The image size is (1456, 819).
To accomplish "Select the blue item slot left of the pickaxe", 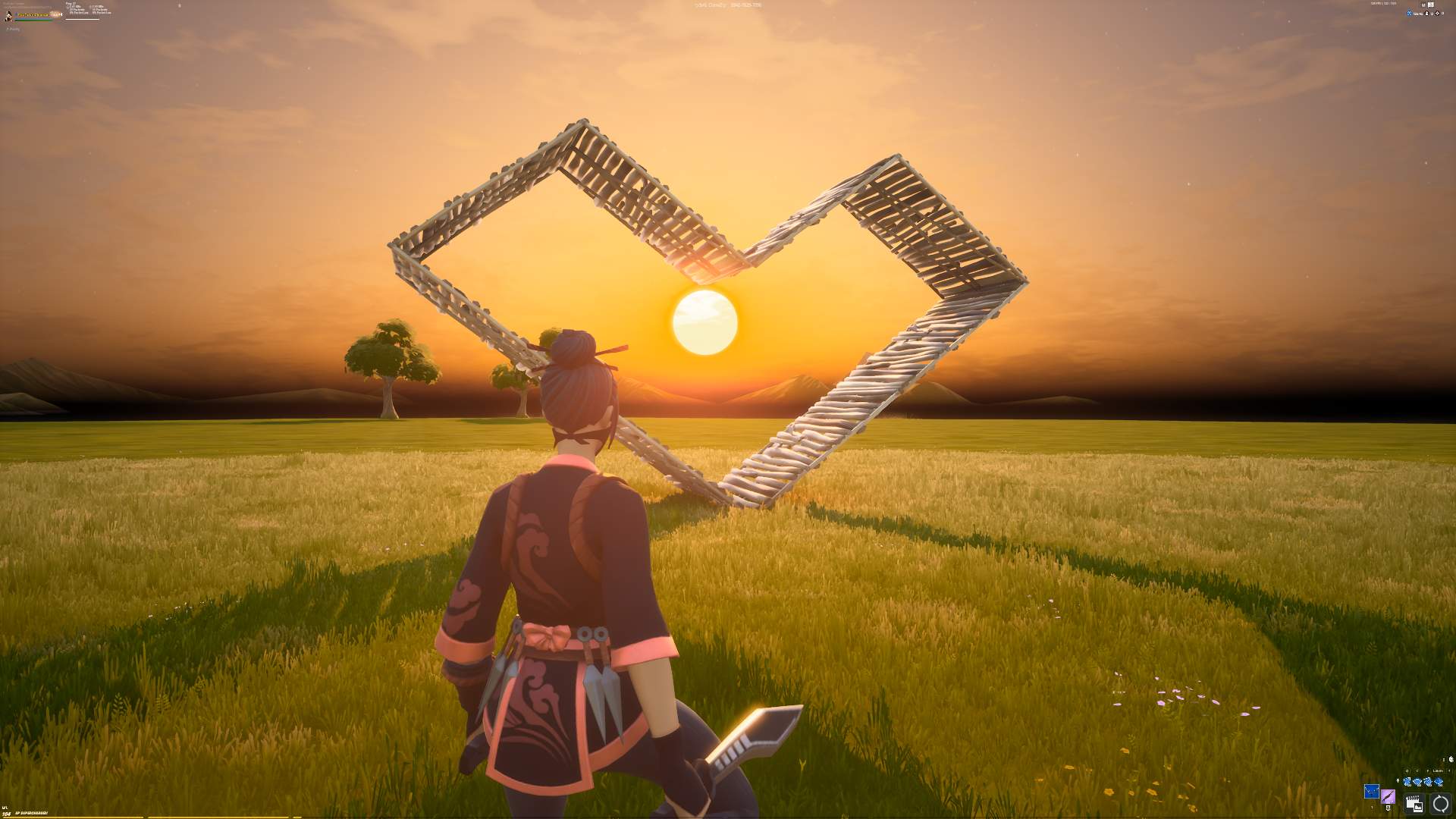I will pyautogui.click(x=1372, y=792).
